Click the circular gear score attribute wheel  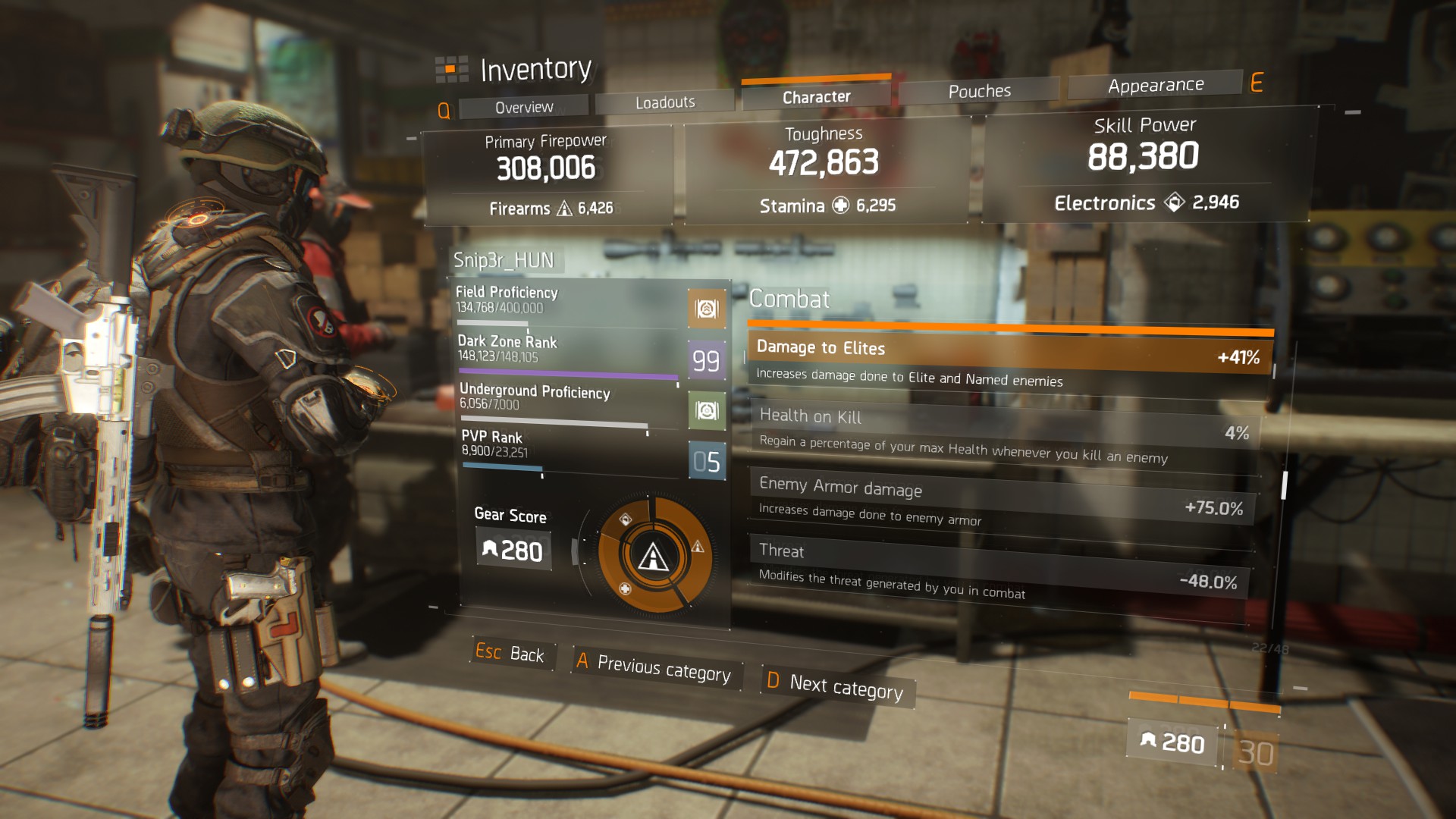click(x=654, y=556)
